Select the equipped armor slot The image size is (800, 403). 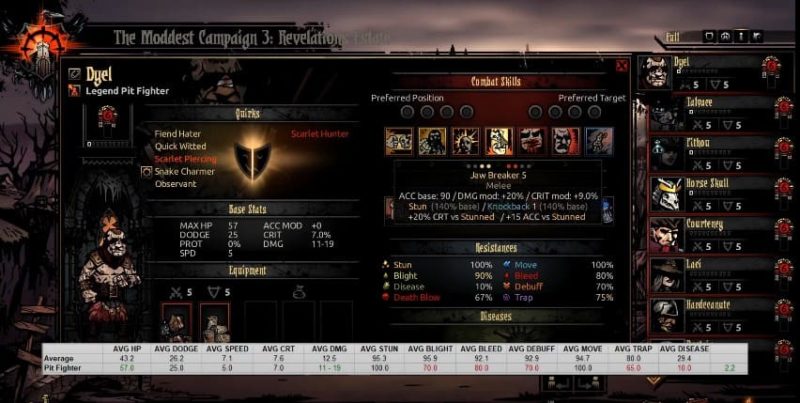pyautogui.click(x=214, y=322)
